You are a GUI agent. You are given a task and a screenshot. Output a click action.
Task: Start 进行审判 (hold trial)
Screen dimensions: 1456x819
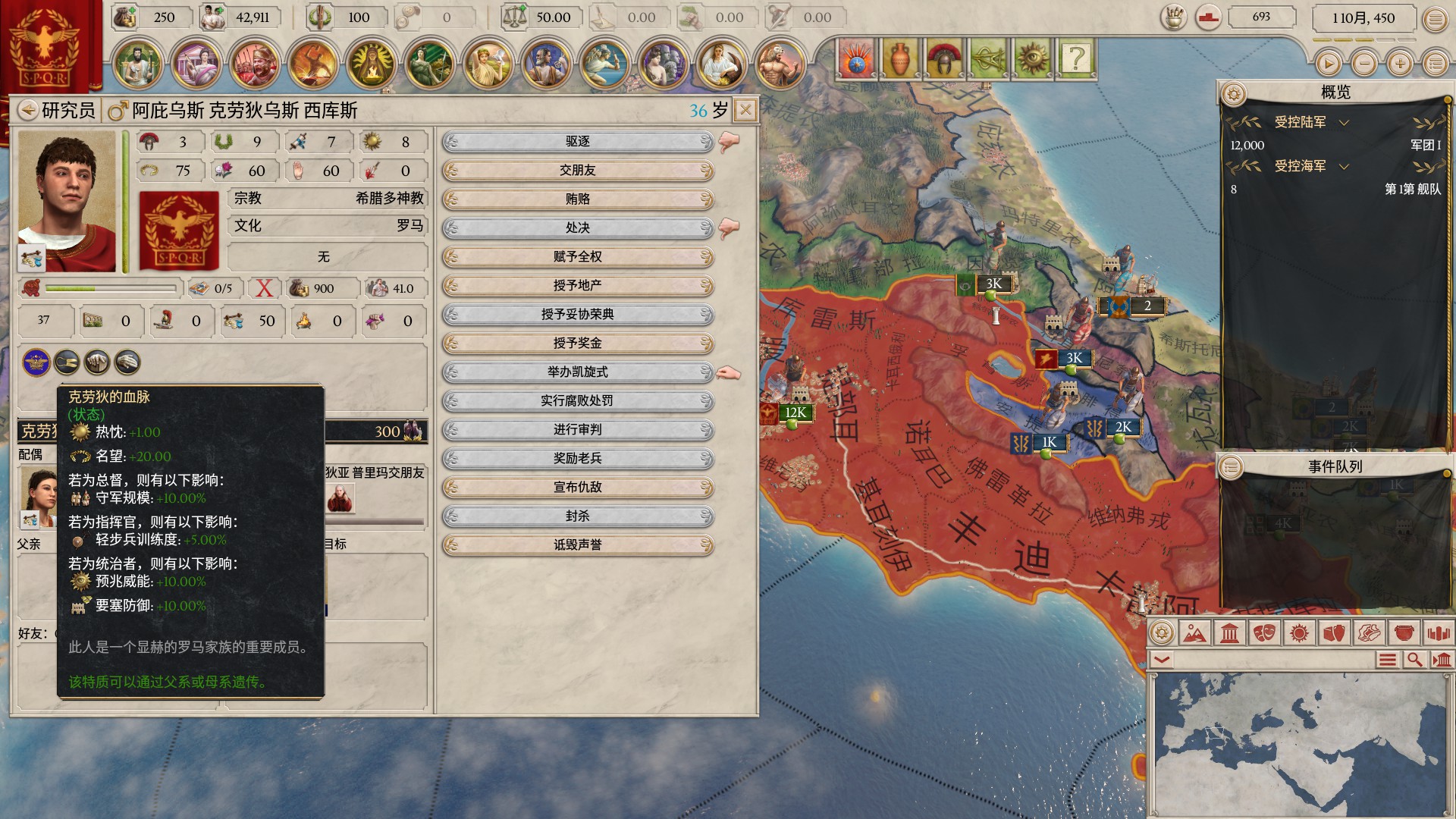tap(578, 430)
